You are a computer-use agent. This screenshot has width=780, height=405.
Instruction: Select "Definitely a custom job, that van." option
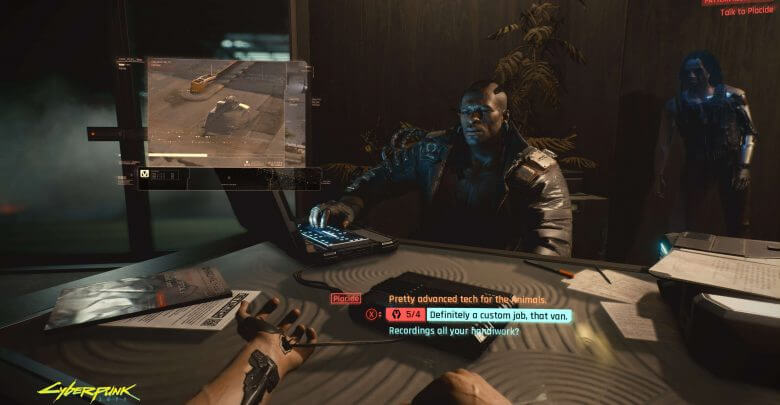487,314
